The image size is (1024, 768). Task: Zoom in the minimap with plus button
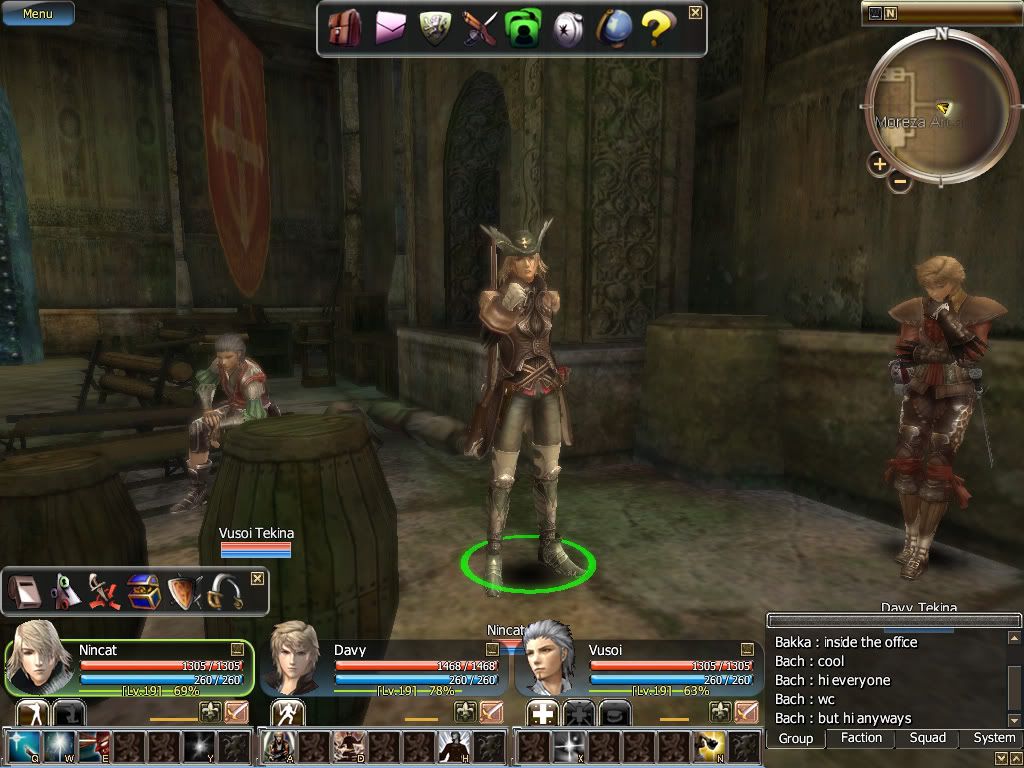[x=879, y=164]
